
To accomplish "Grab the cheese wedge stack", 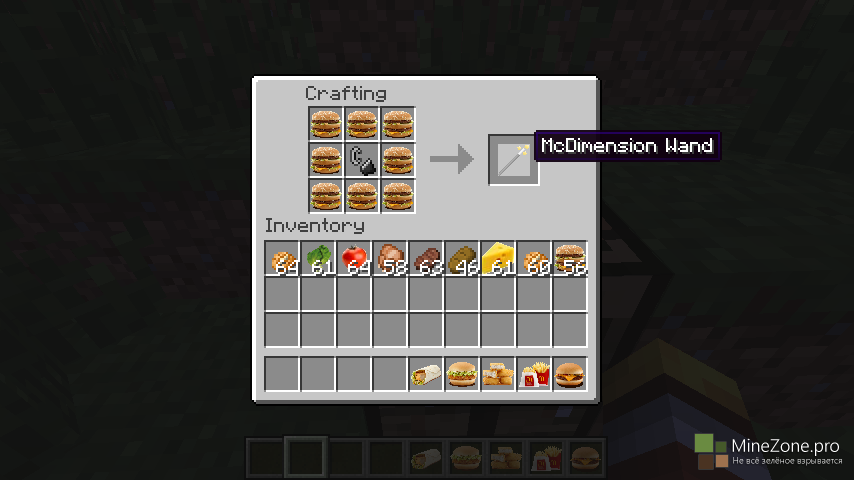I will click(498, 258).
